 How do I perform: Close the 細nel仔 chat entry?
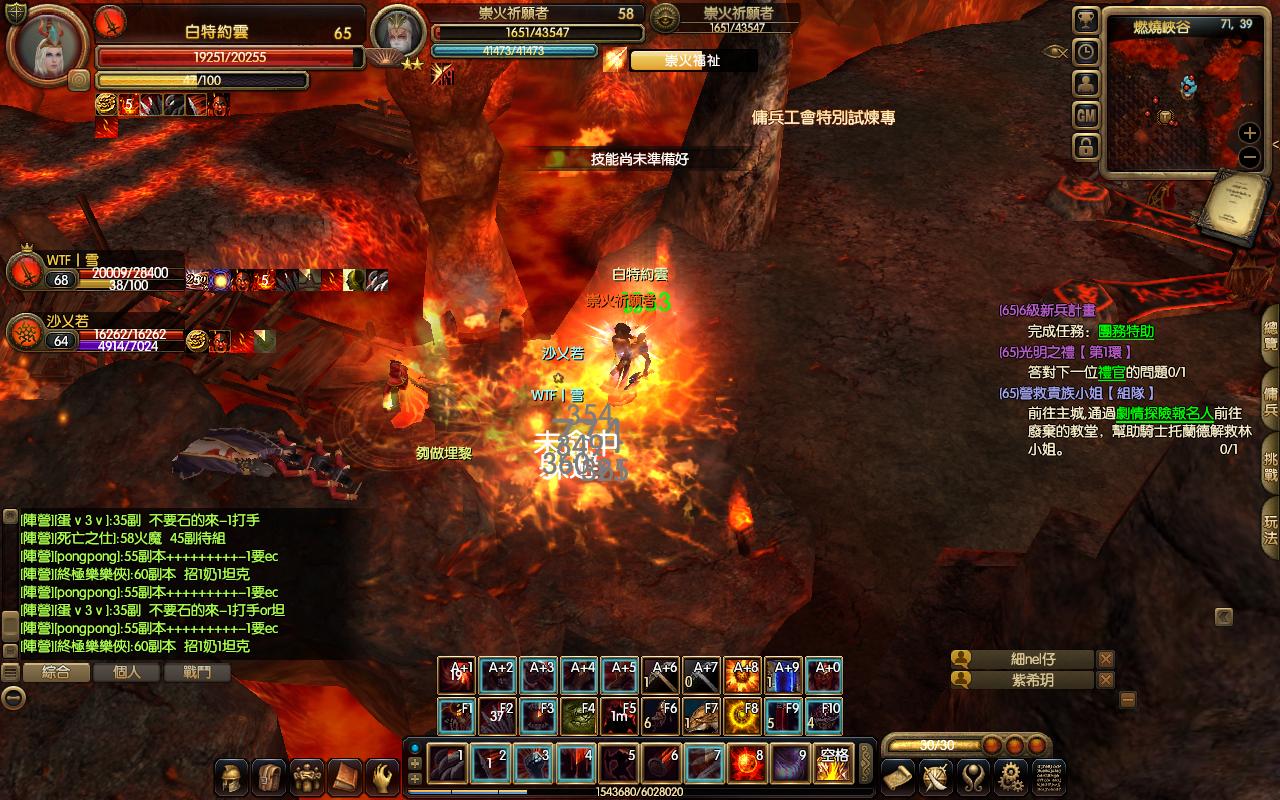coord(1105,659)
